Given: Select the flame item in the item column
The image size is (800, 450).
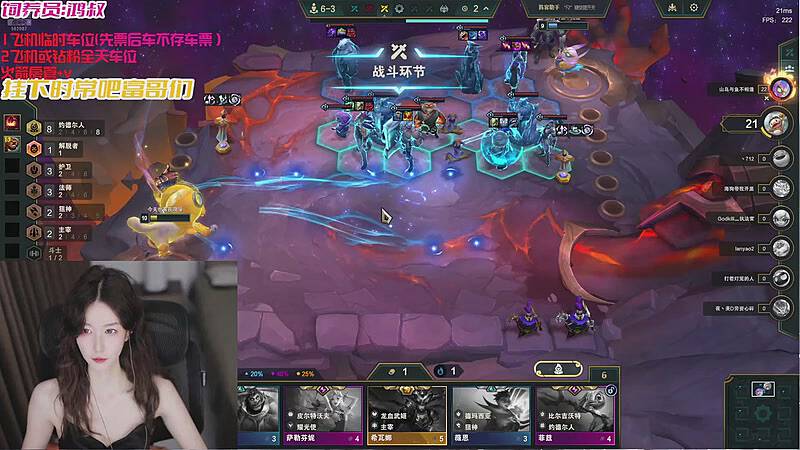Looking at the screenshot, I should (14, 122).
